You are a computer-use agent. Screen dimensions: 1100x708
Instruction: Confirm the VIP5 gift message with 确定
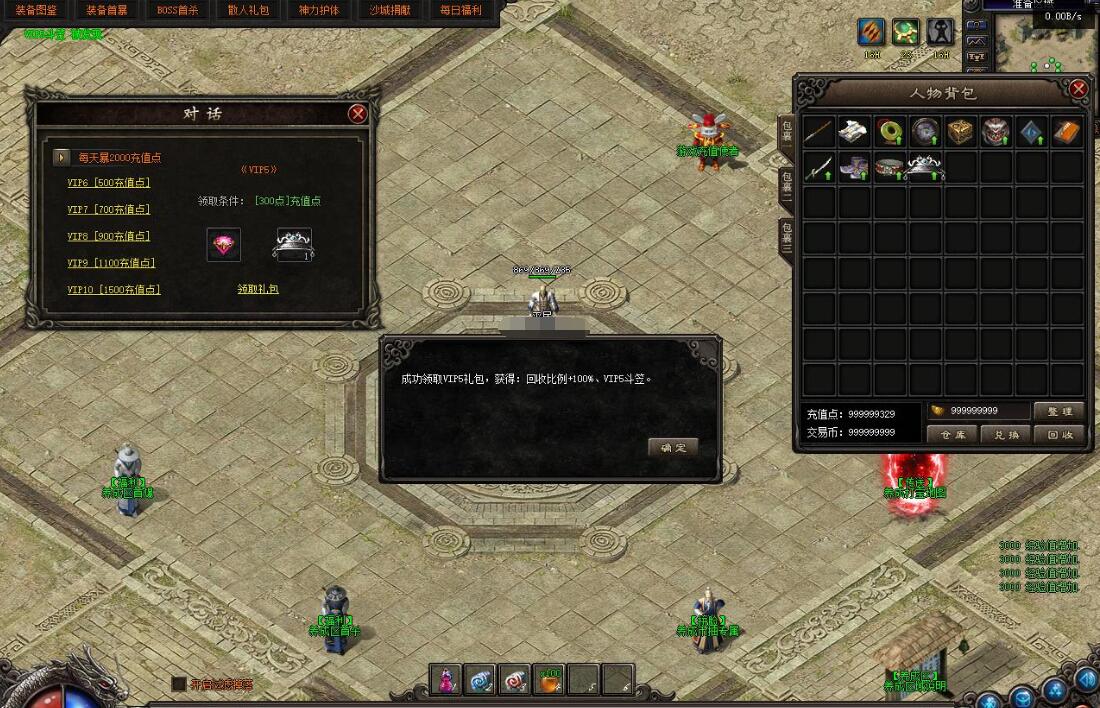[x=672, y=447]
